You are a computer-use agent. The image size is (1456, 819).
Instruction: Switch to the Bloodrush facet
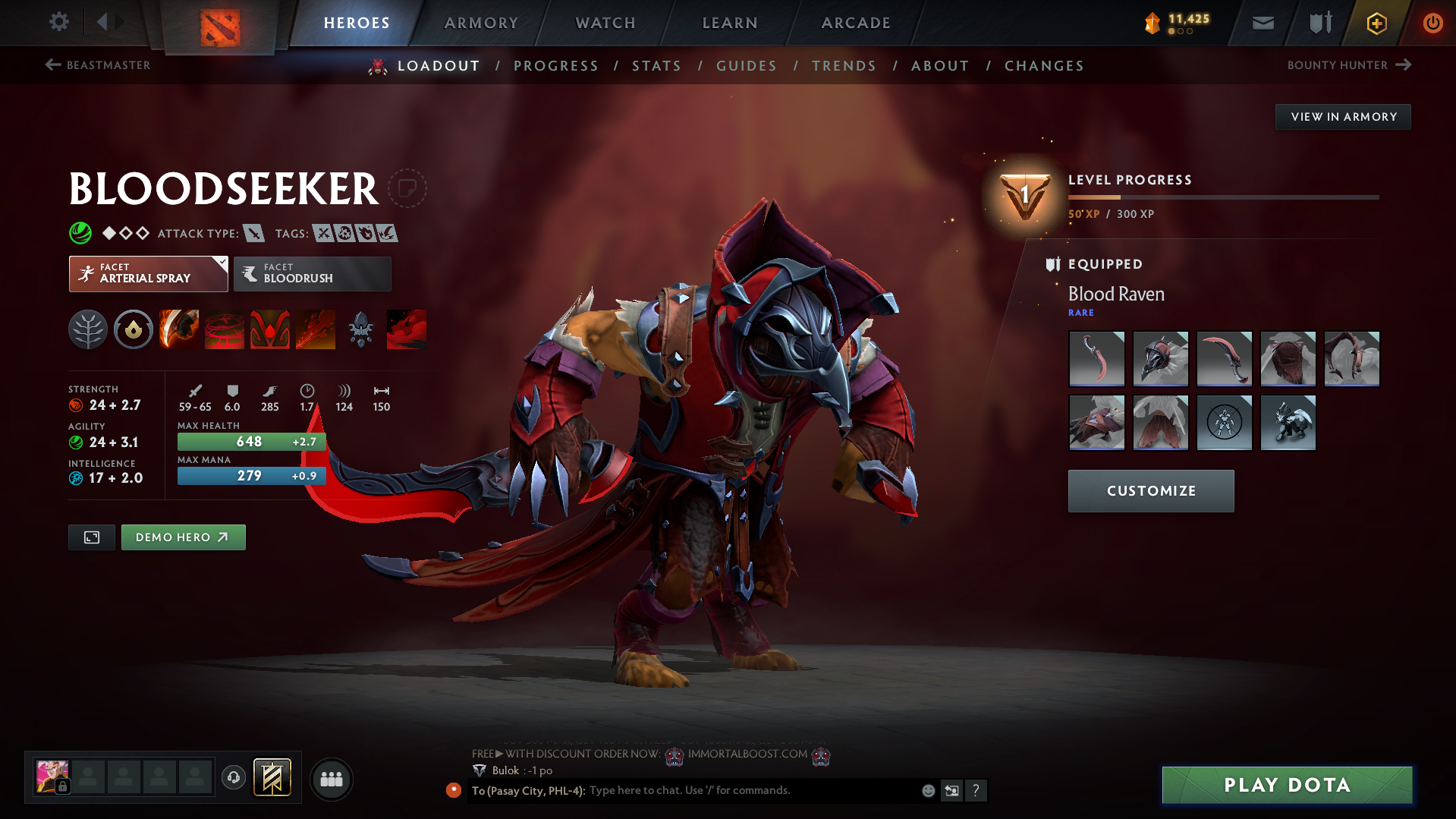312,274
